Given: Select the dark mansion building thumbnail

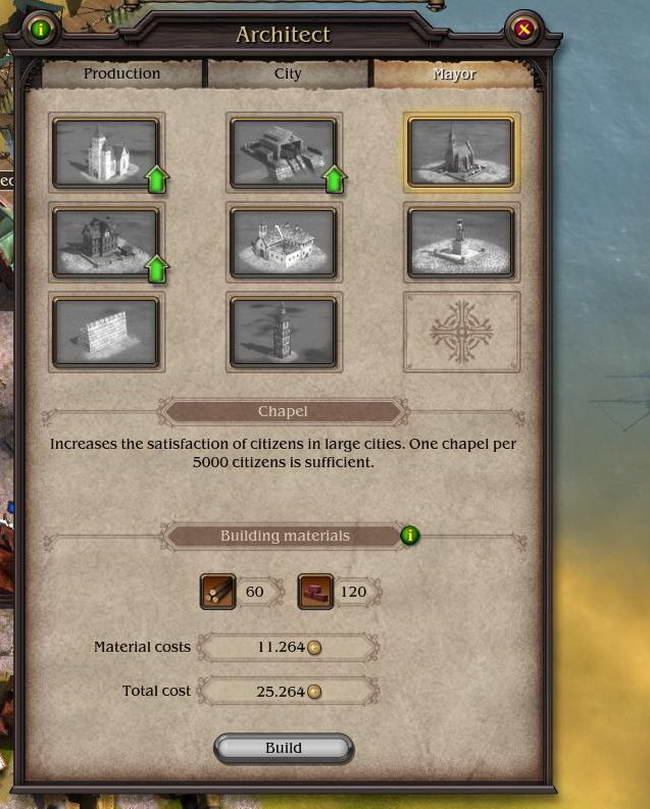Looking at the screenshot, I should tap(106, 242).
